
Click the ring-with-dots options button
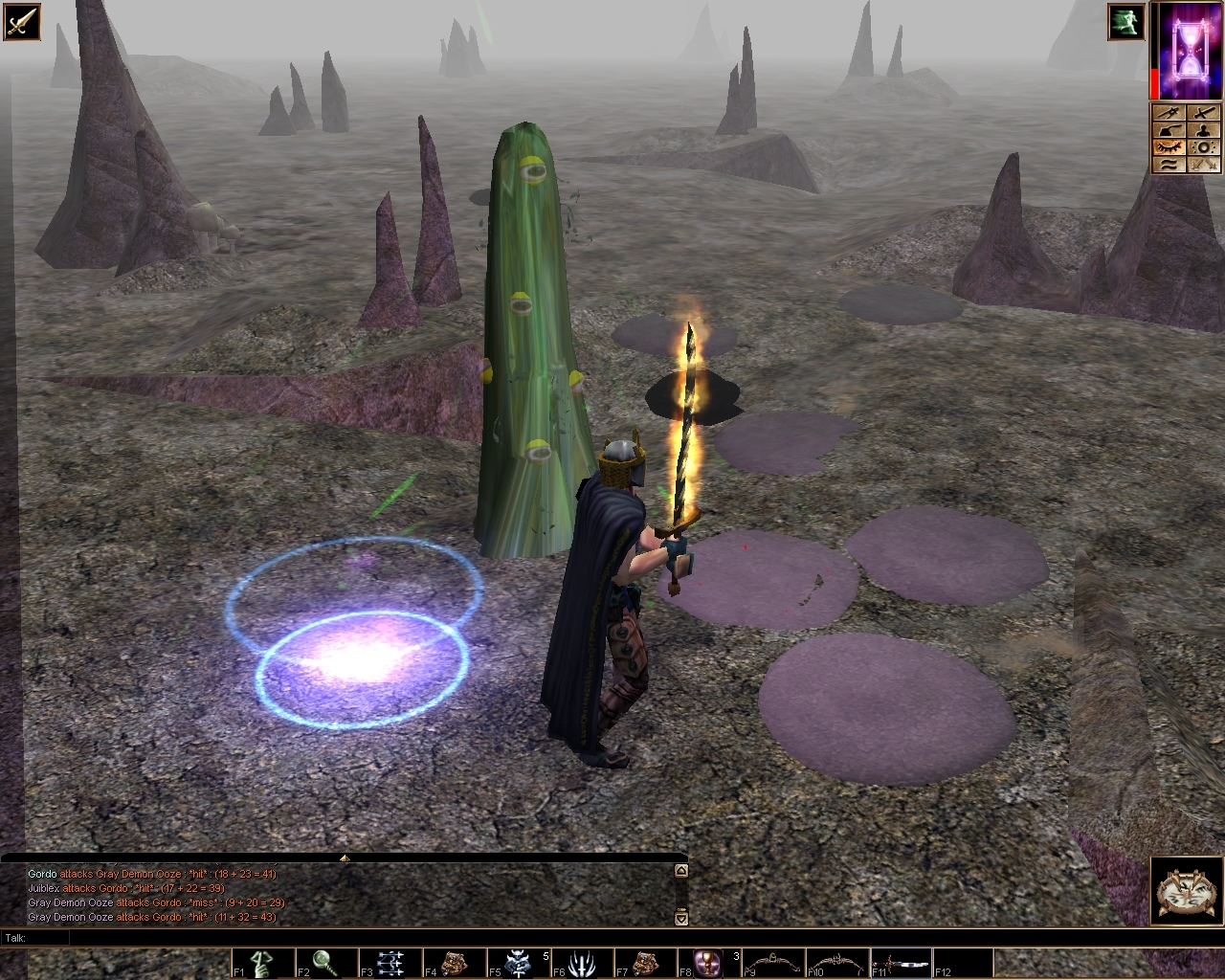(x=1205, y=146)
